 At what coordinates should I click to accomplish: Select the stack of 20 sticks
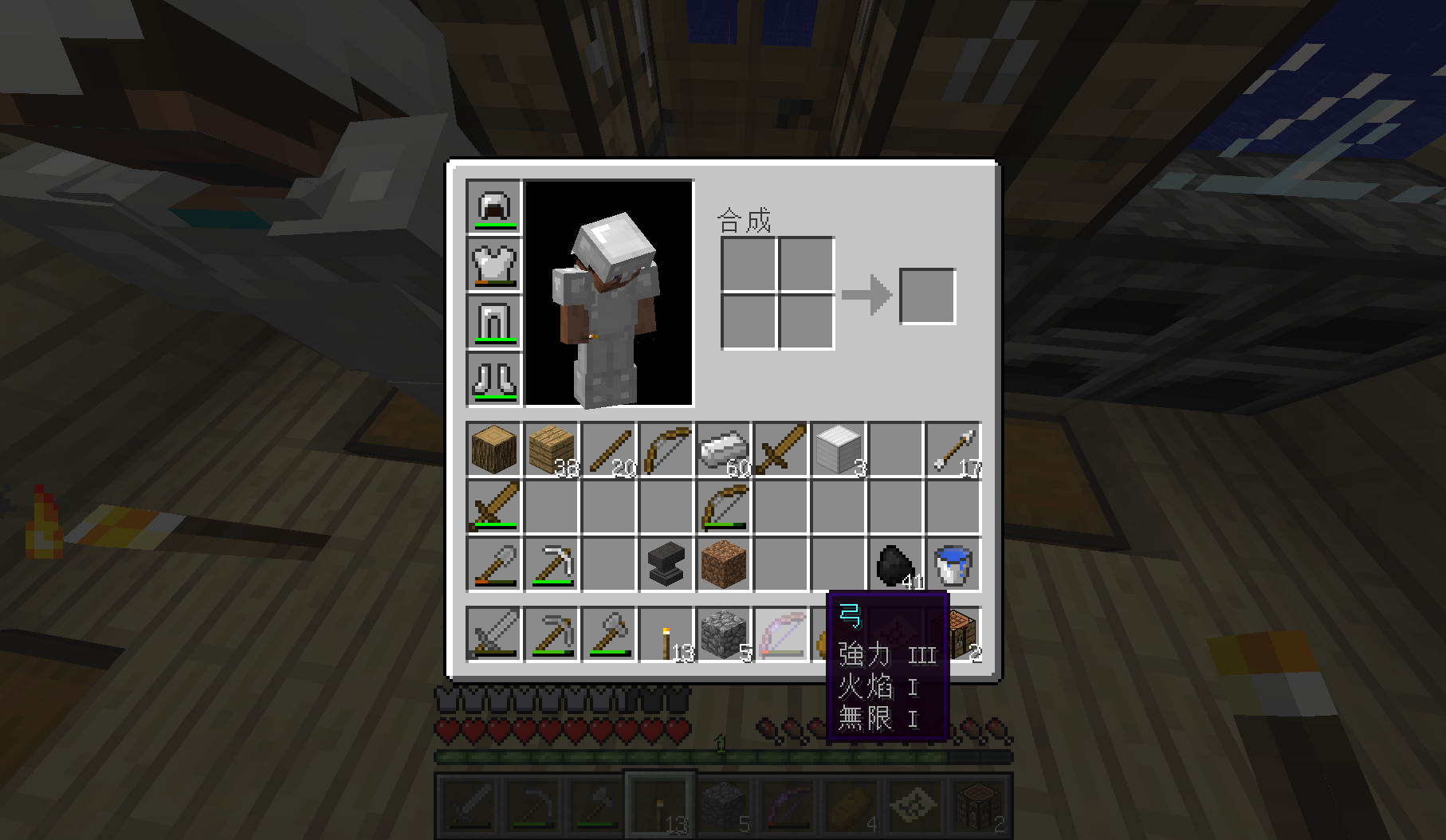(x=608, y=450)
